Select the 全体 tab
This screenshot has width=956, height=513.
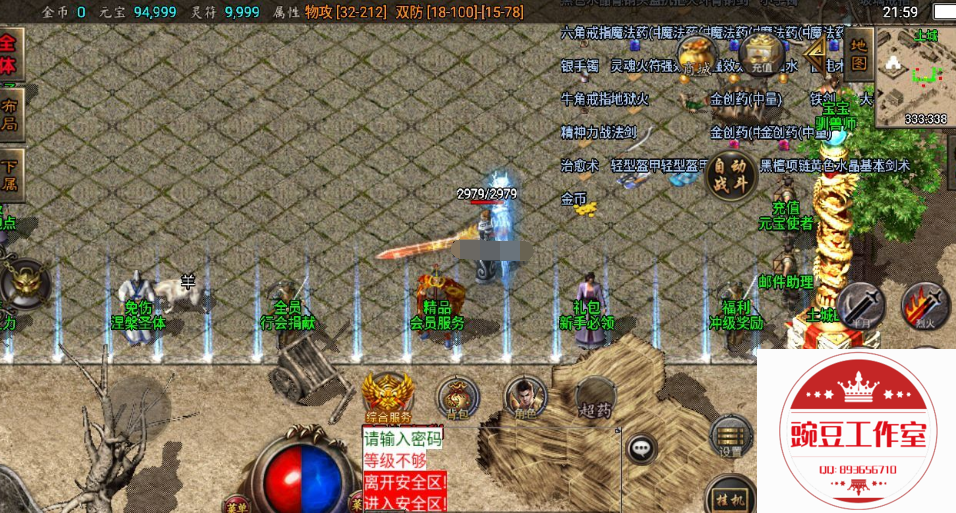[10, 54]
